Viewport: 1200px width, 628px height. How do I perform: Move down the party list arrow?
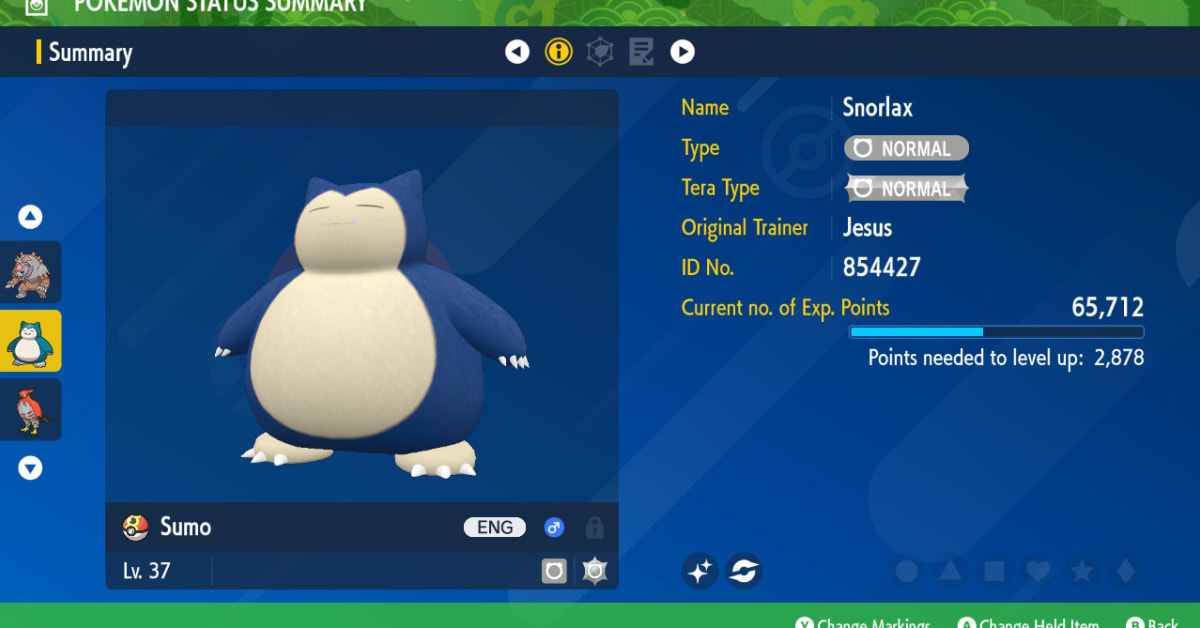pyautogui.click(x=31, y=467)
